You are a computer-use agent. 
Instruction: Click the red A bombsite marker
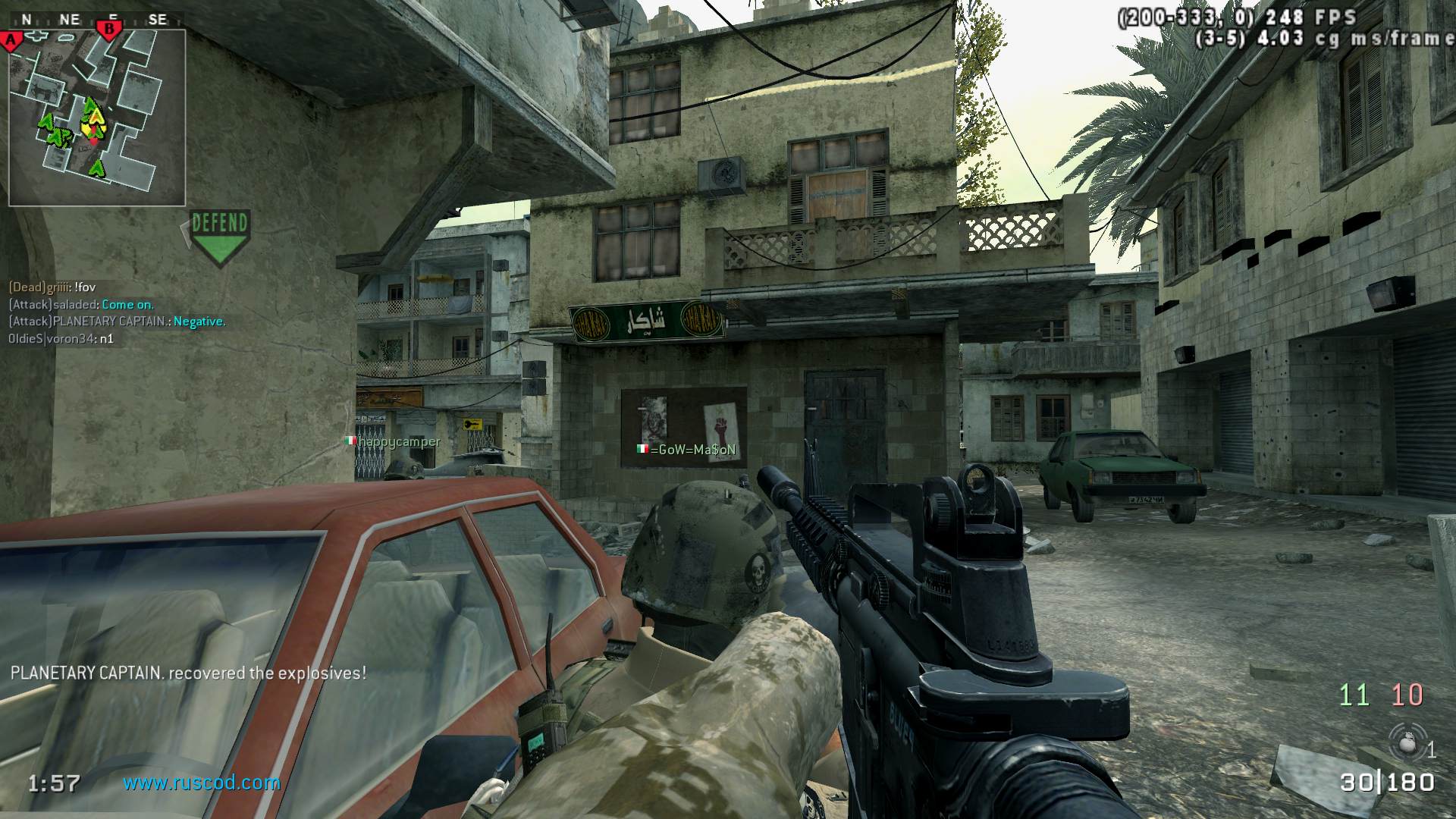click(x=11, y=40)
